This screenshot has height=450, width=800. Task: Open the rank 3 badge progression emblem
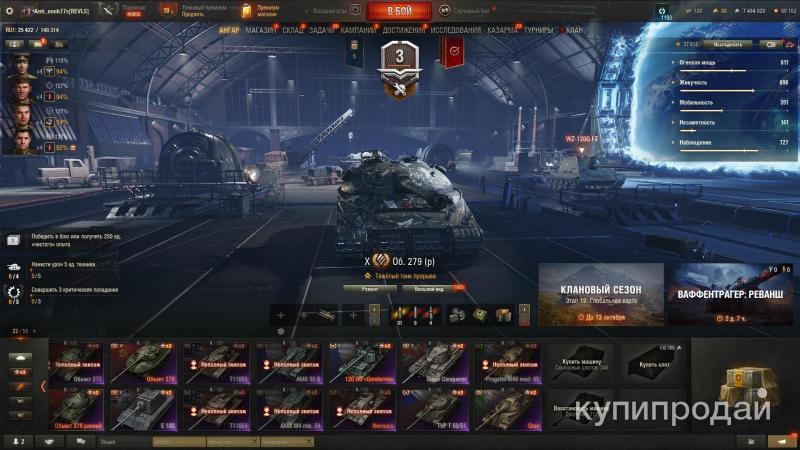399,68
